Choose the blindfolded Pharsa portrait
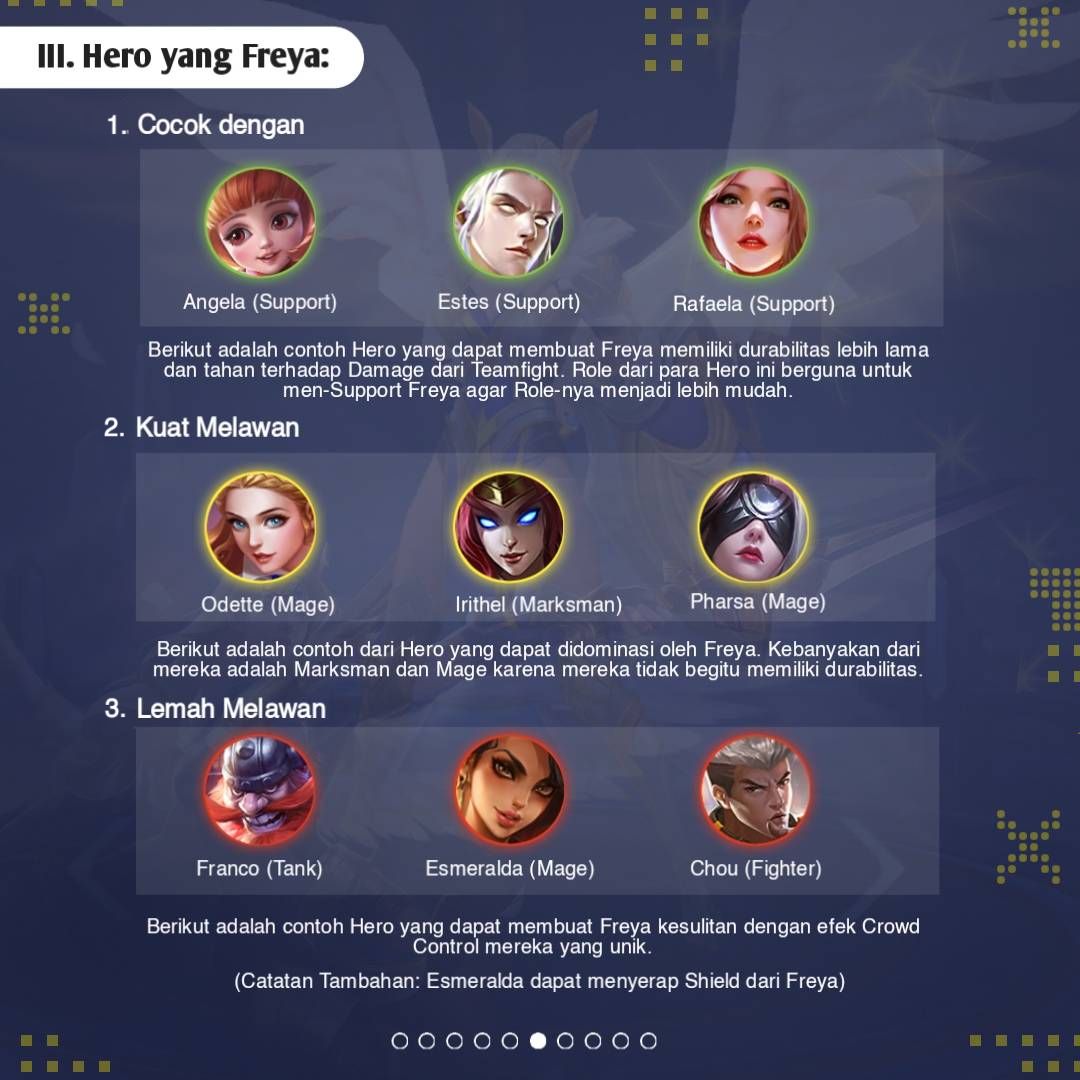1080x1080 pixels. [x=753, y=527]
